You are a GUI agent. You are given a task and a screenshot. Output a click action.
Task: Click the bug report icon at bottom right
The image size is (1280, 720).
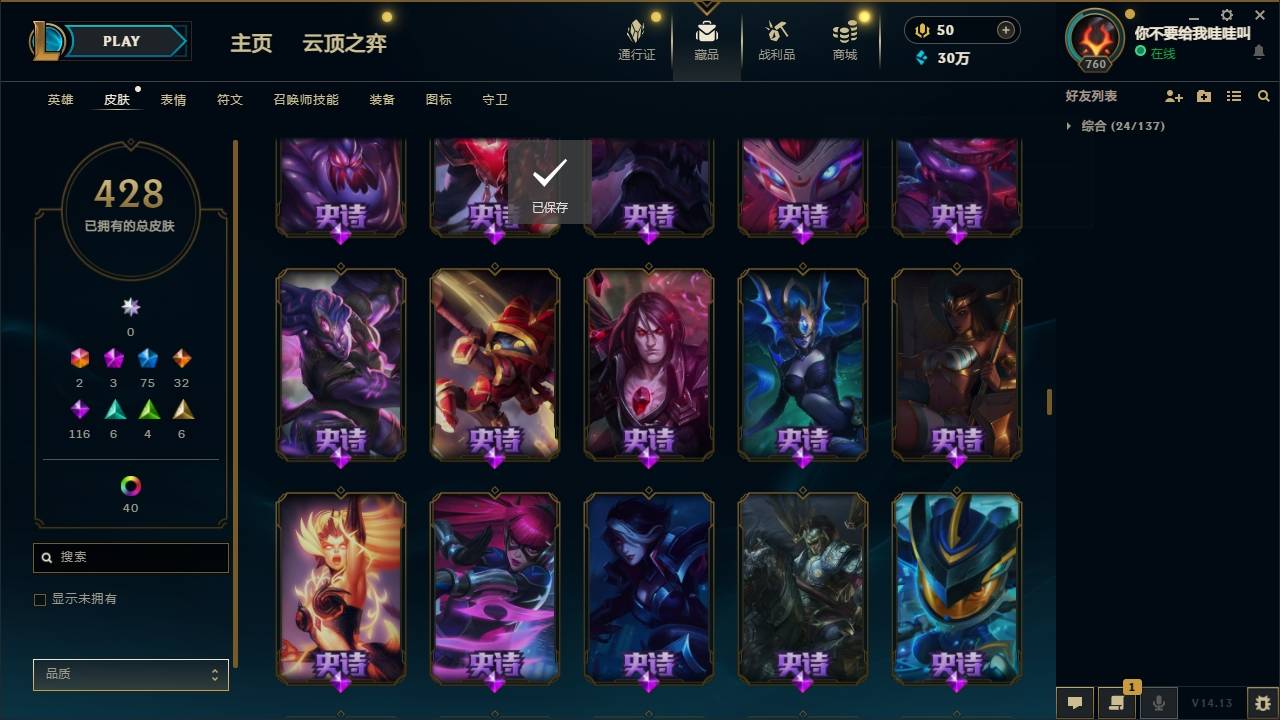pyautogui.click(x=1260, y=702)
